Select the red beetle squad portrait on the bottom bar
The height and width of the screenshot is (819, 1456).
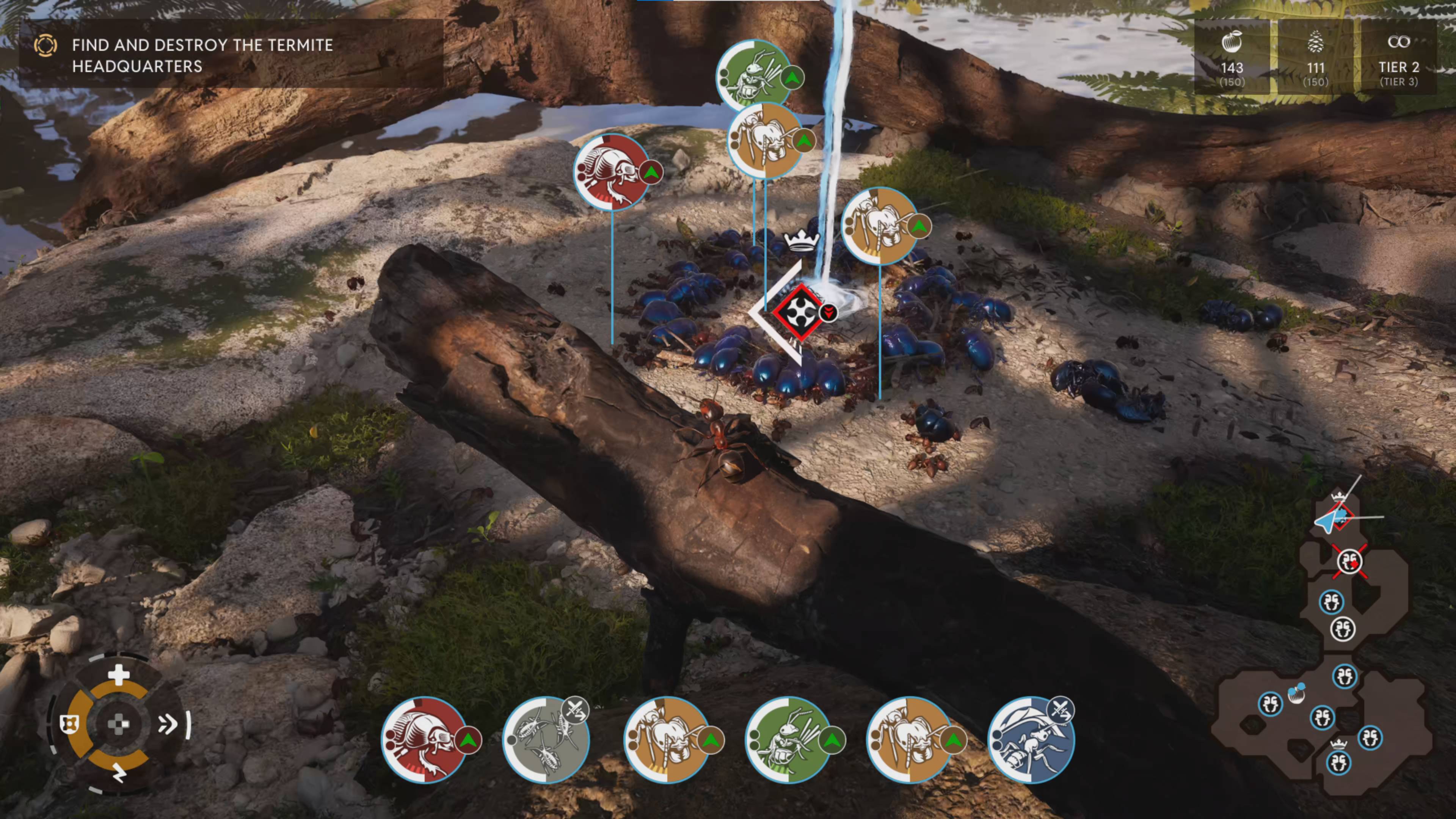coord(425,741)
